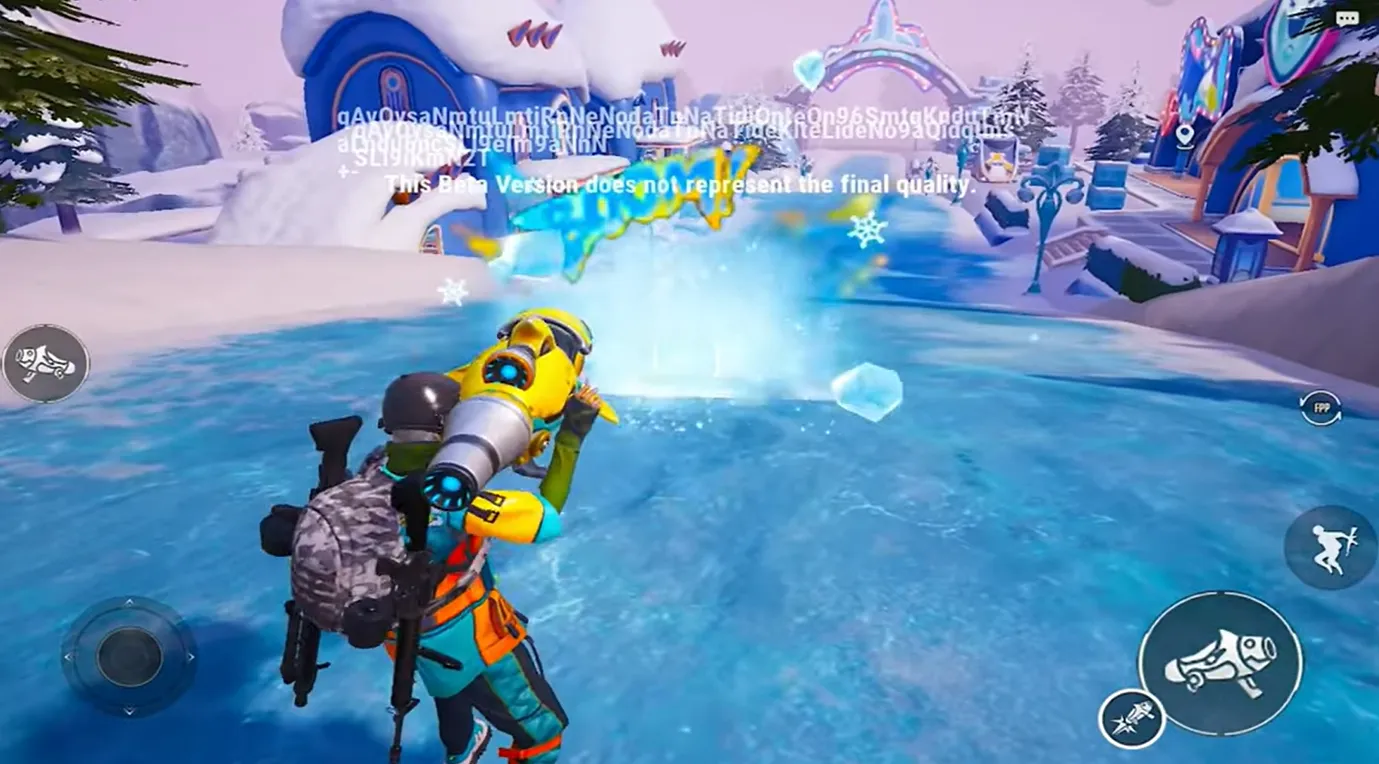Tap the small rocket boost icon
Screen dimensions: 1379x764
coord(1132,719)
